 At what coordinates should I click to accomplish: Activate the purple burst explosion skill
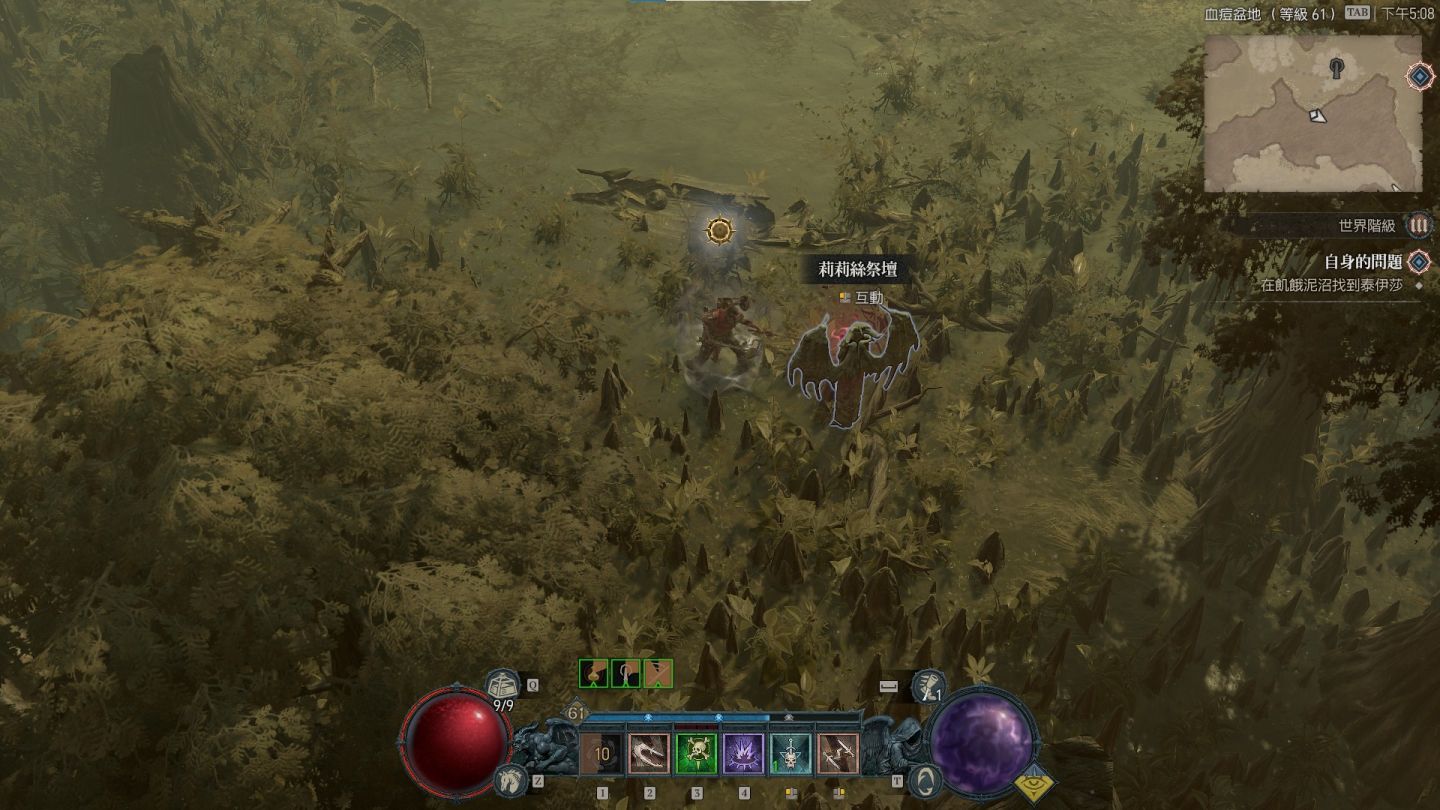coord(743,755)
